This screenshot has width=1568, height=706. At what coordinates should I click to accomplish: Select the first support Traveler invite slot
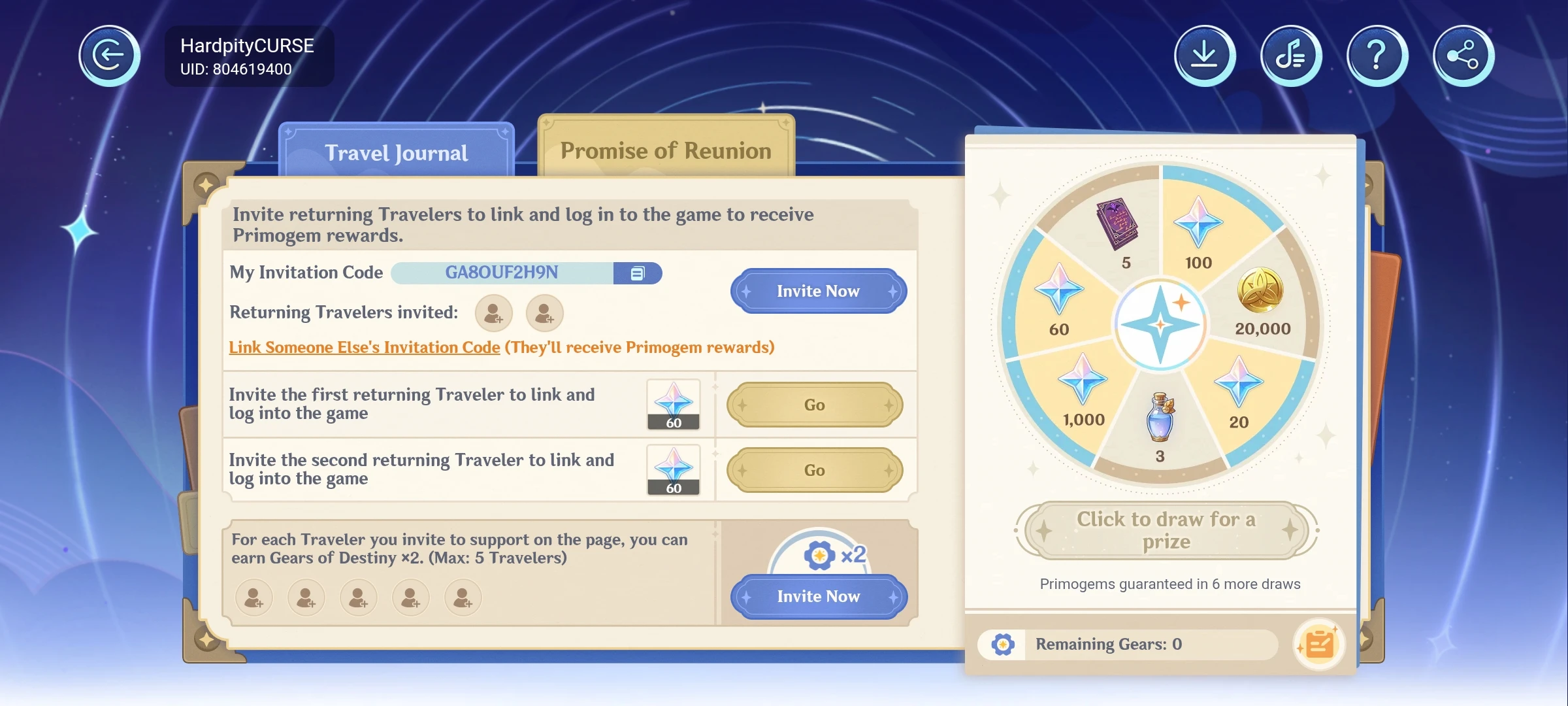253,597
